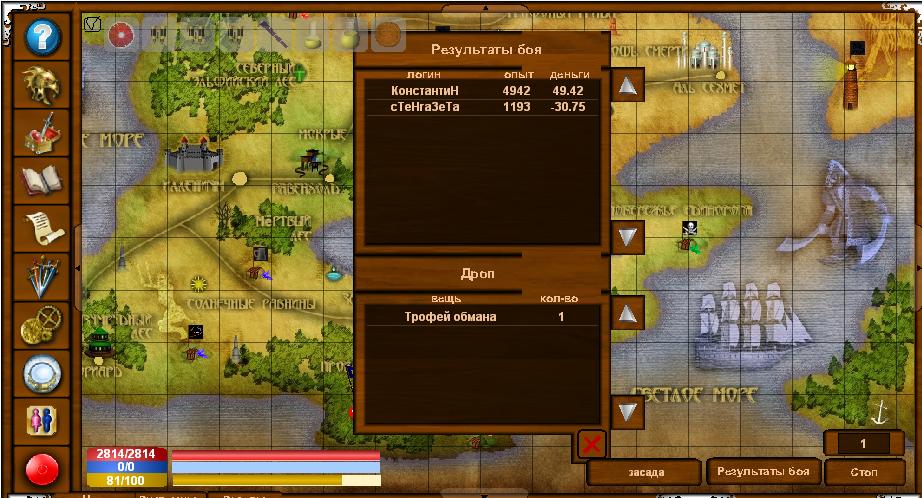Select the crossed swords icon
The image size is (922, 498).
(42, 275)
